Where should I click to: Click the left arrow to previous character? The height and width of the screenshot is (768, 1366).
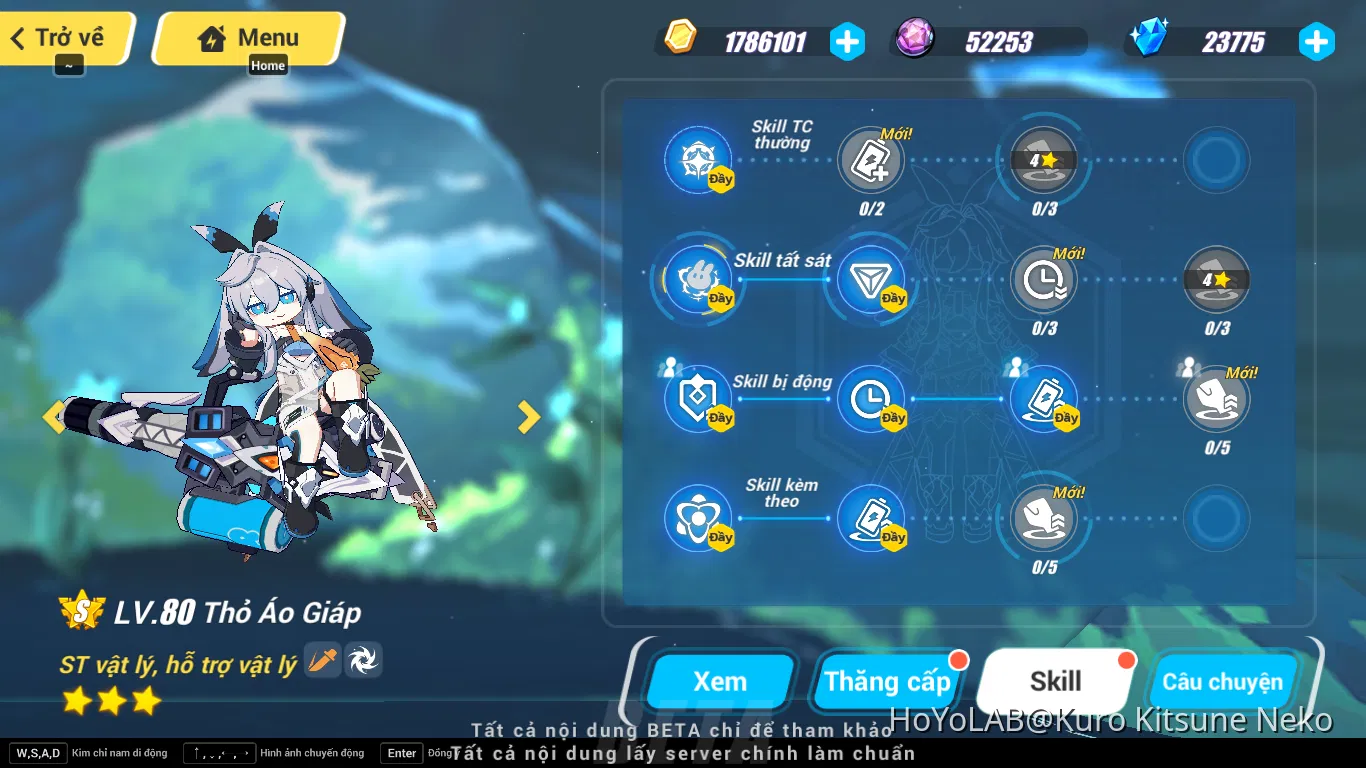coord(55,417)
